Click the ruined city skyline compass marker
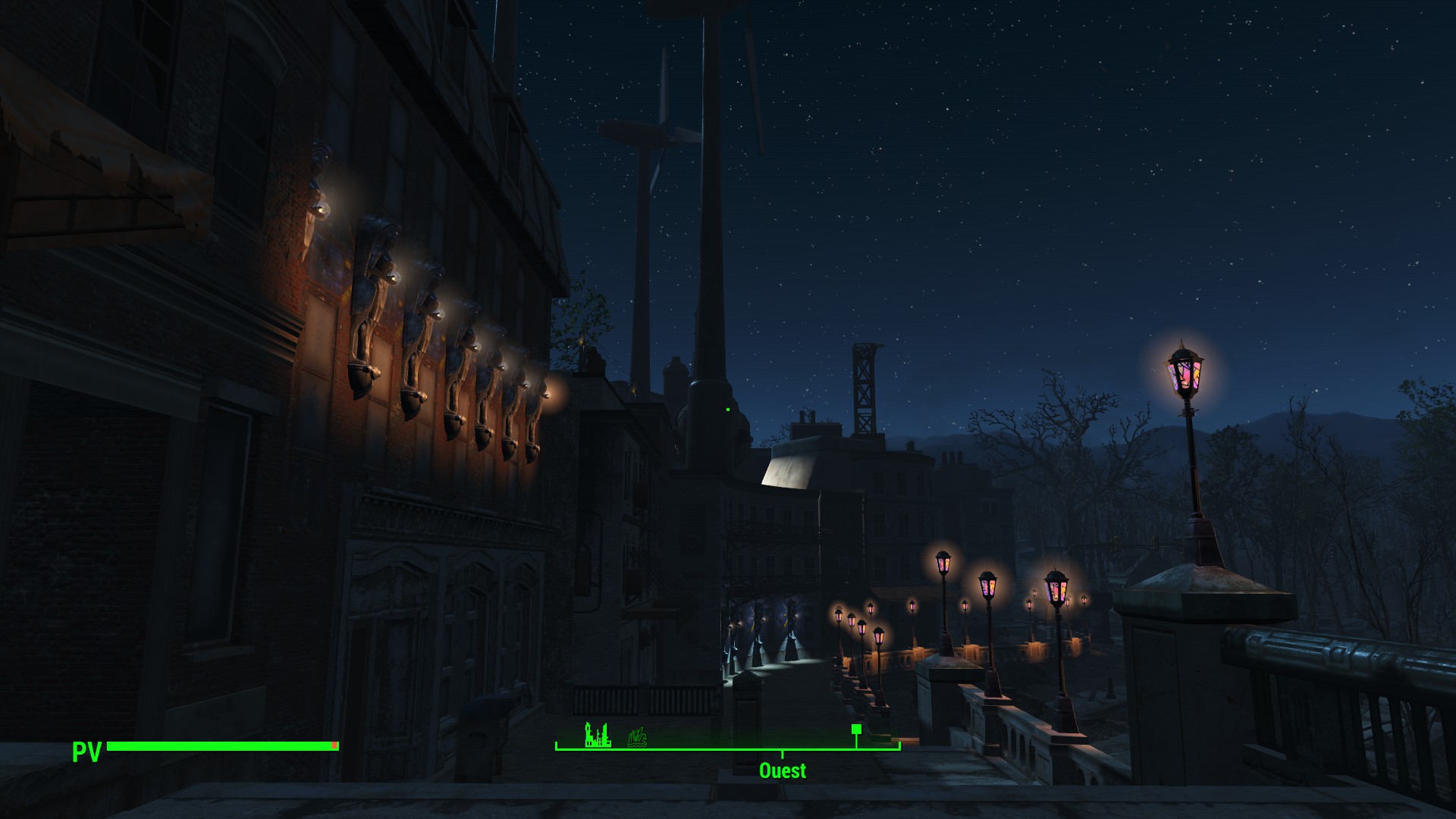Viewport: 1456px width, 819px height. tap(598, 735)
